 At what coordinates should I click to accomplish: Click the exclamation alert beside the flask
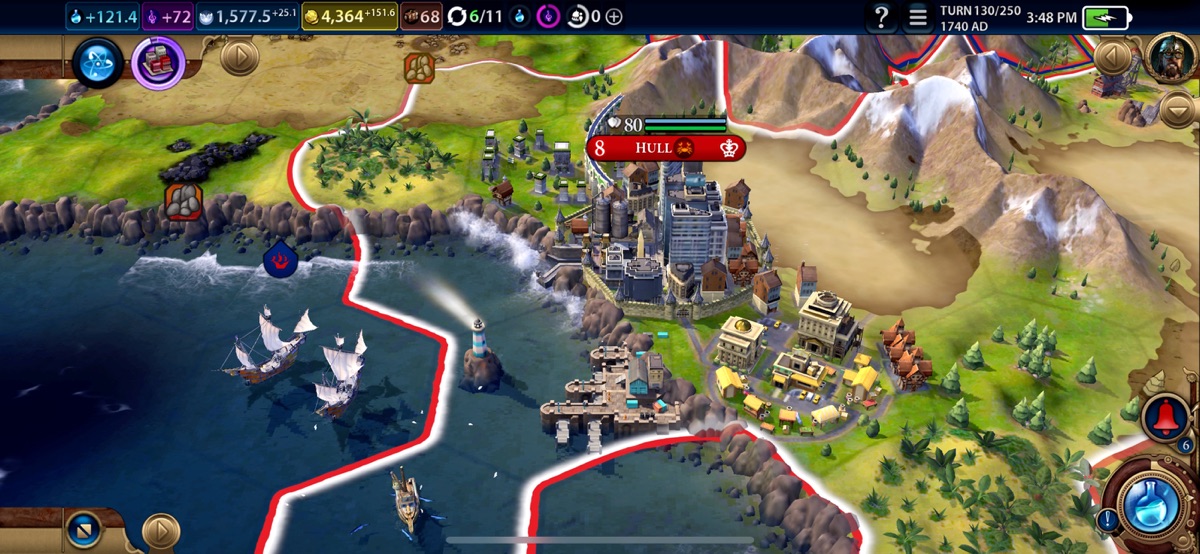[1107, 520]
